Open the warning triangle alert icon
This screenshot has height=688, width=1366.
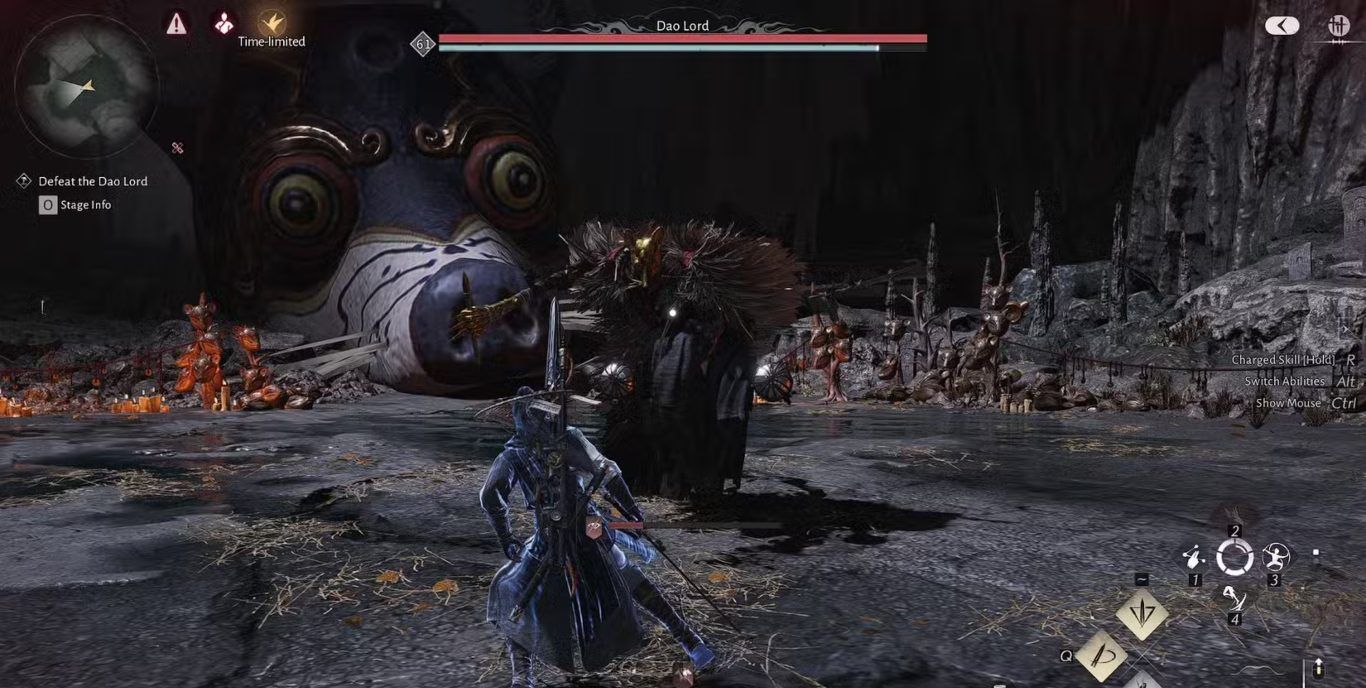click(177, 23)
